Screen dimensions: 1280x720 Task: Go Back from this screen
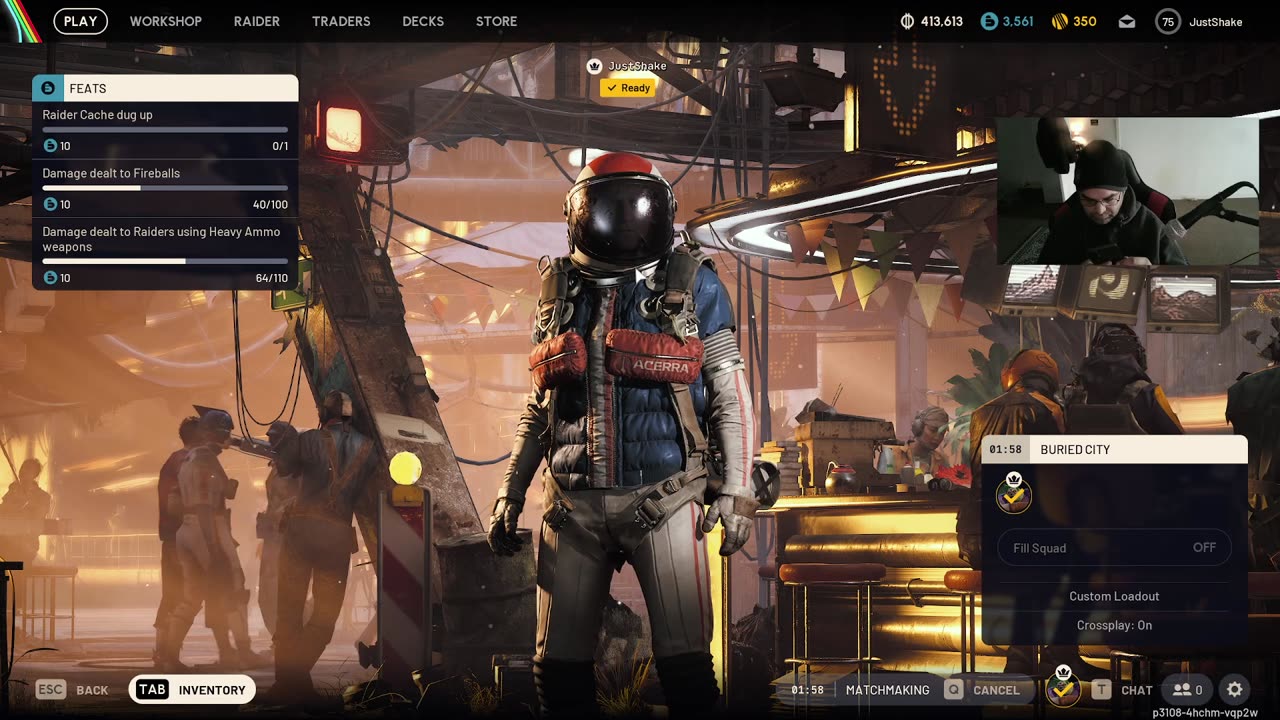[73, 690]
